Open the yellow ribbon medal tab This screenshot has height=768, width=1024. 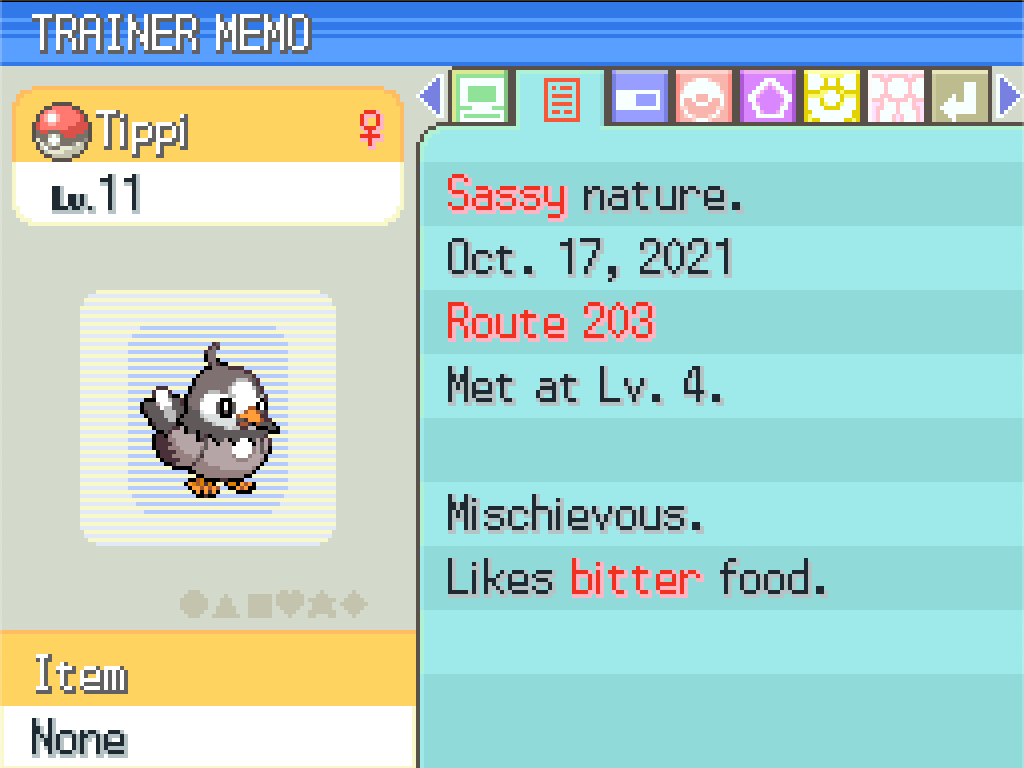pyautogui.click(x=832, y=97)
